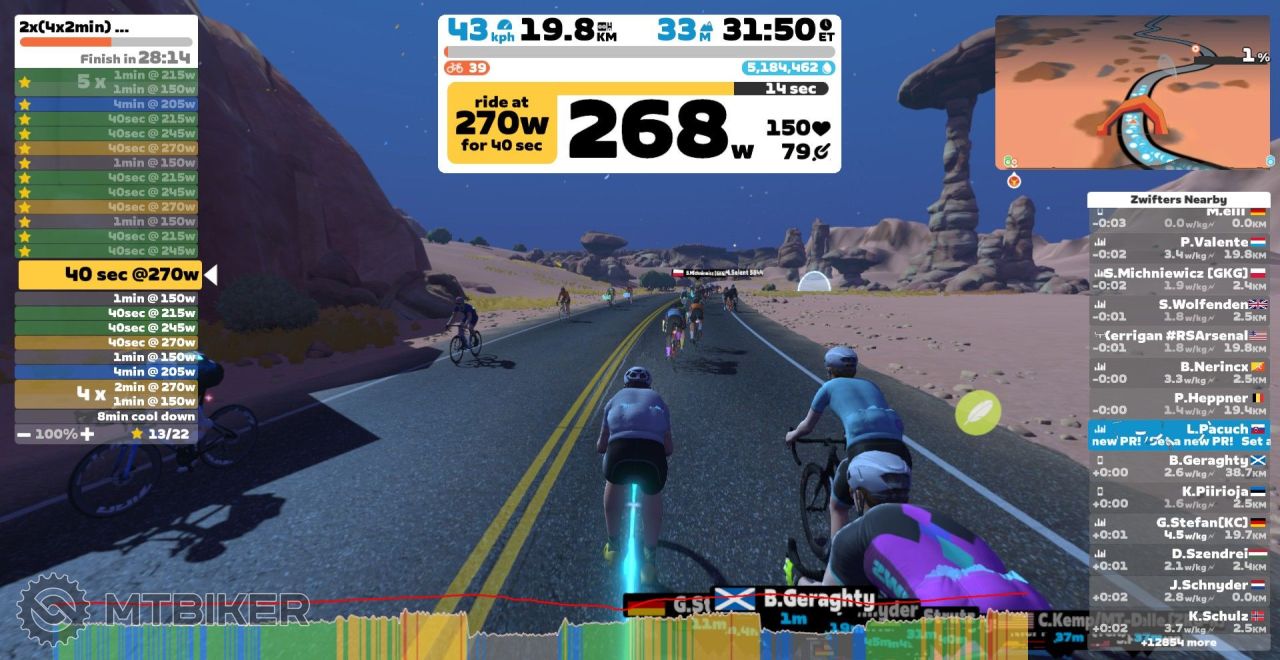Pick P.Heppner from Zwifters Nearby

(x=1178, y=403)
